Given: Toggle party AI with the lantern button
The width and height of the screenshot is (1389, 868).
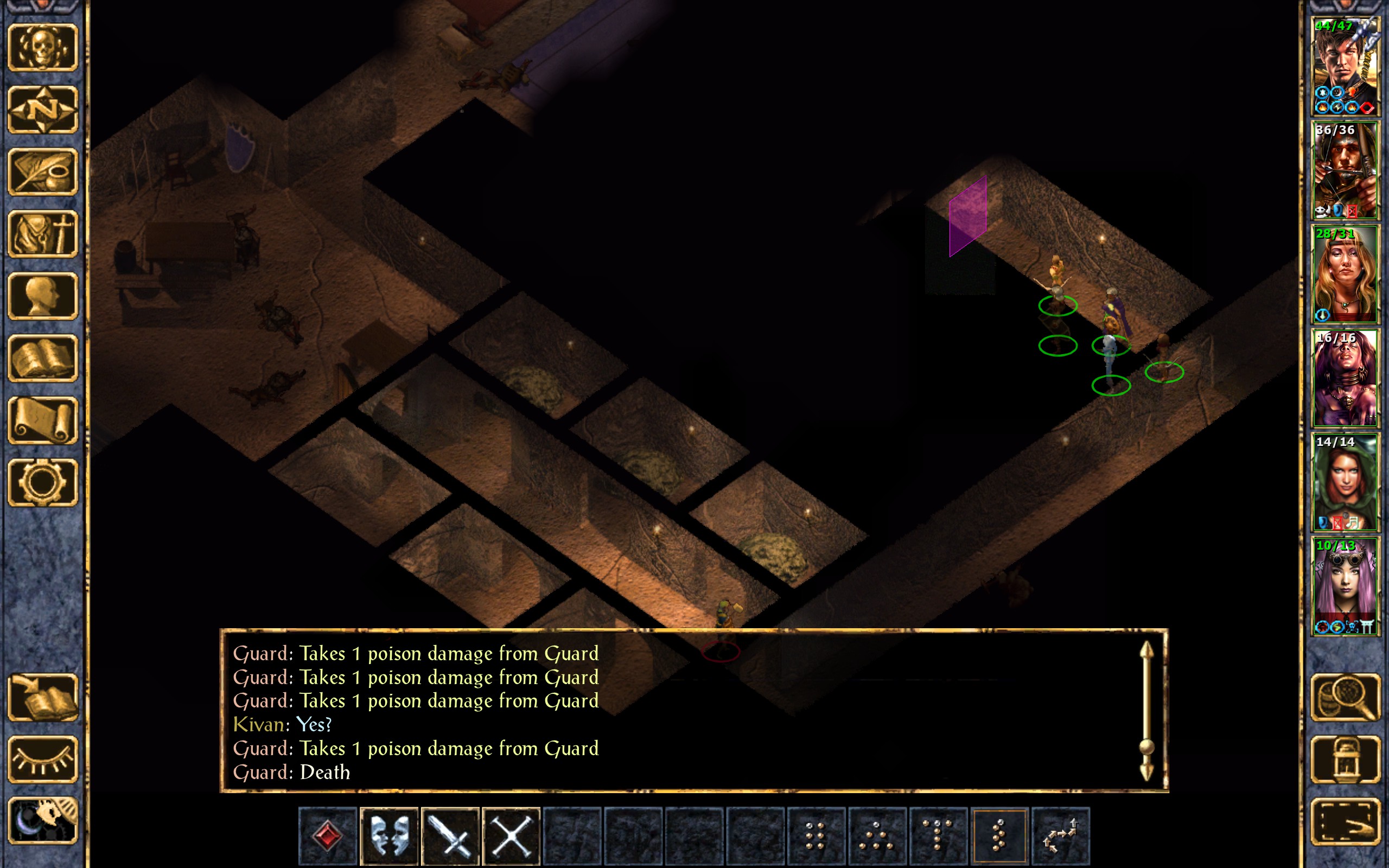Looking at the screenshot, I should (1345, 759).
